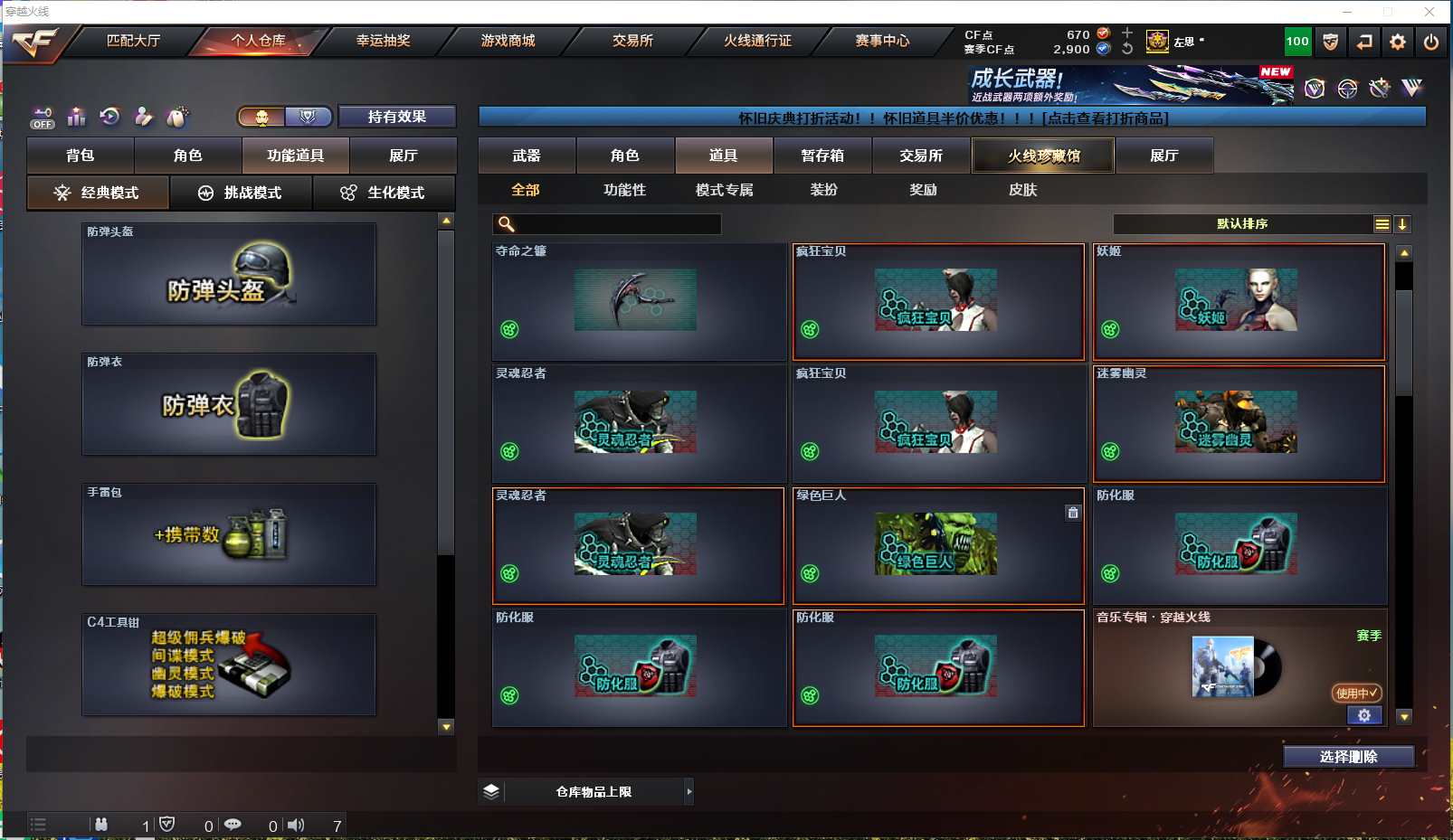This screenshot has width=1453, height=840.
Task: Go to 幸运抽奖 lucky draw
Action: point(383,41)
